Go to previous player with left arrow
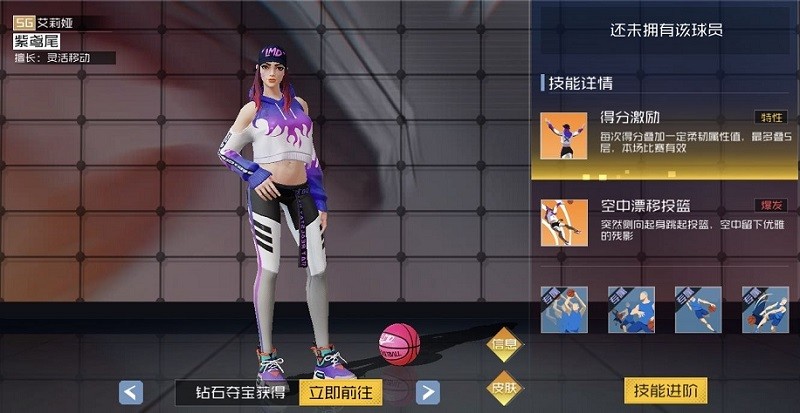 (x=131, y=392)
